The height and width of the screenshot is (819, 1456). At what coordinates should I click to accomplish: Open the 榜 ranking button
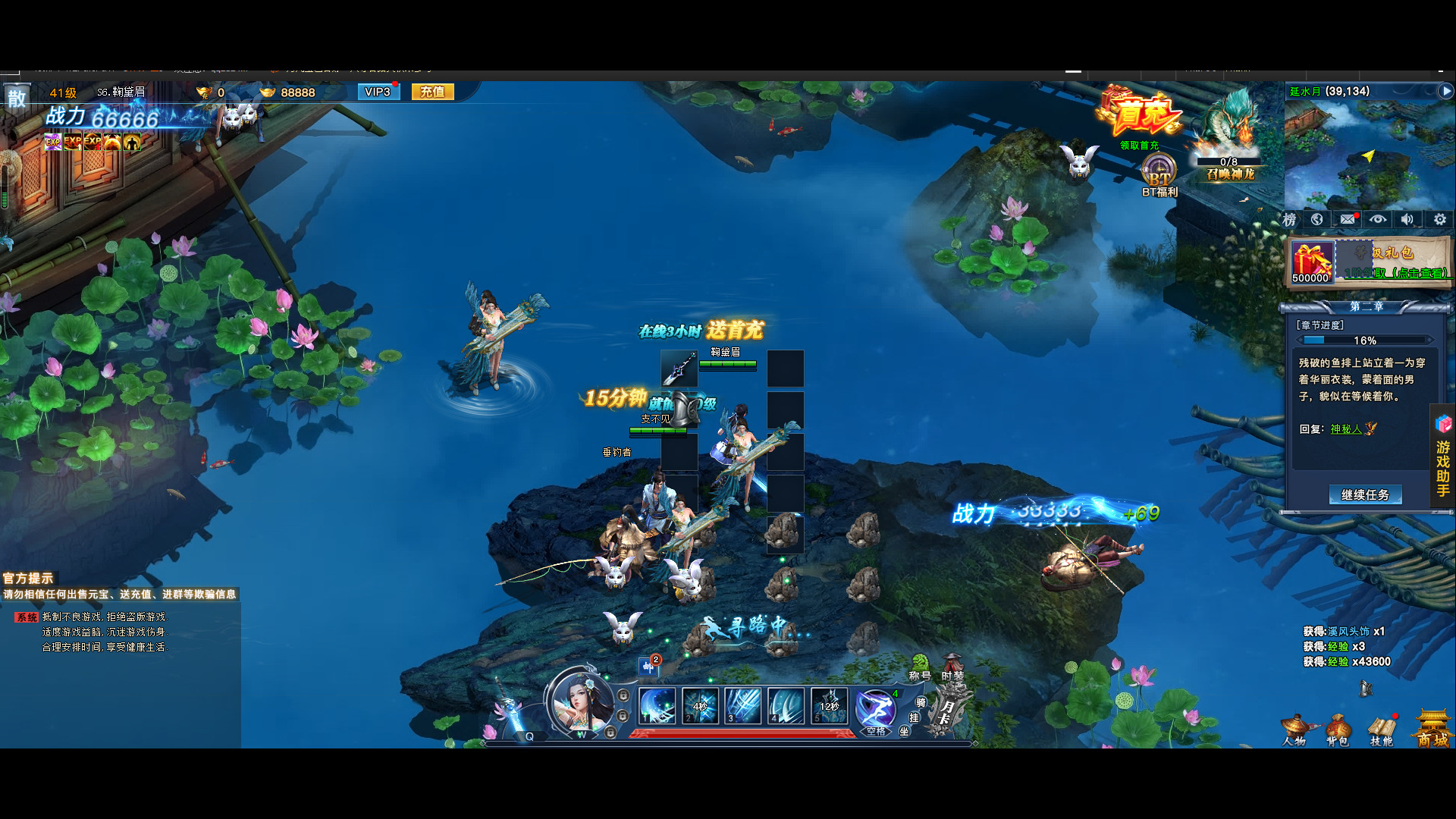click(1289, 220)
